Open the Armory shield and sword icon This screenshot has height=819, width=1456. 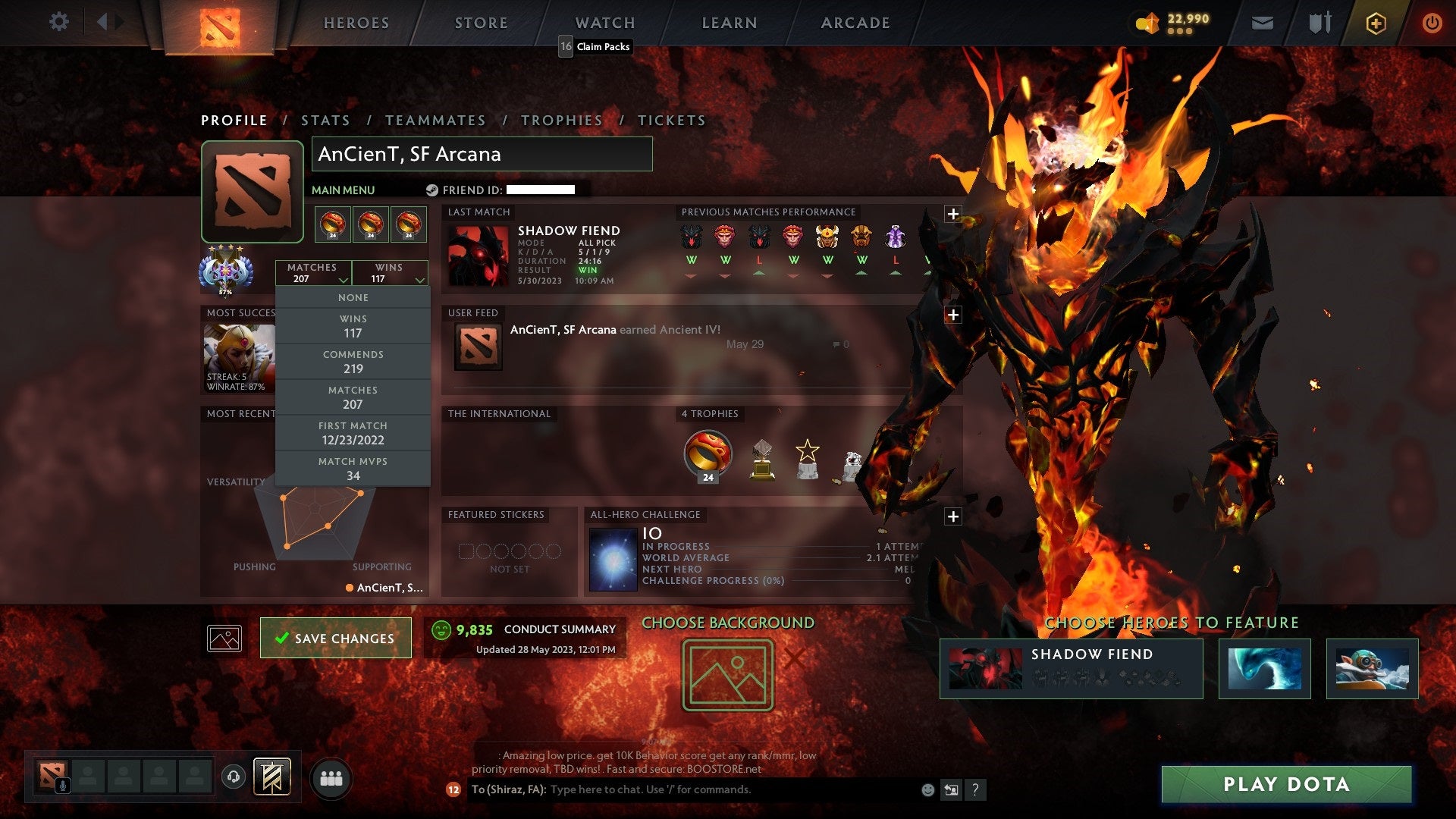[1319, 24]
